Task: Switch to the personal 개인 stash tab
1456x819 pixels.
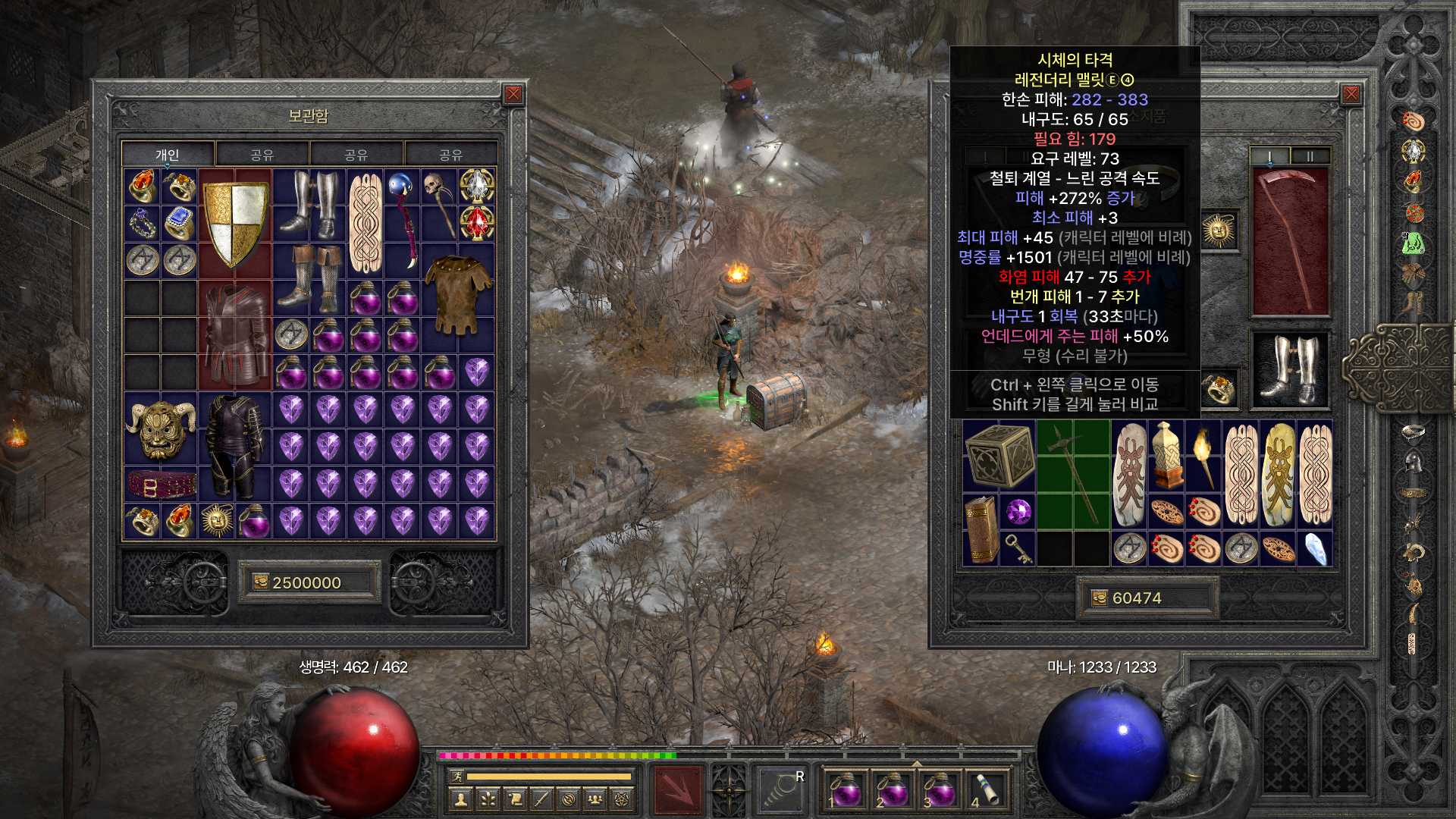Action: tap(168, 155)
